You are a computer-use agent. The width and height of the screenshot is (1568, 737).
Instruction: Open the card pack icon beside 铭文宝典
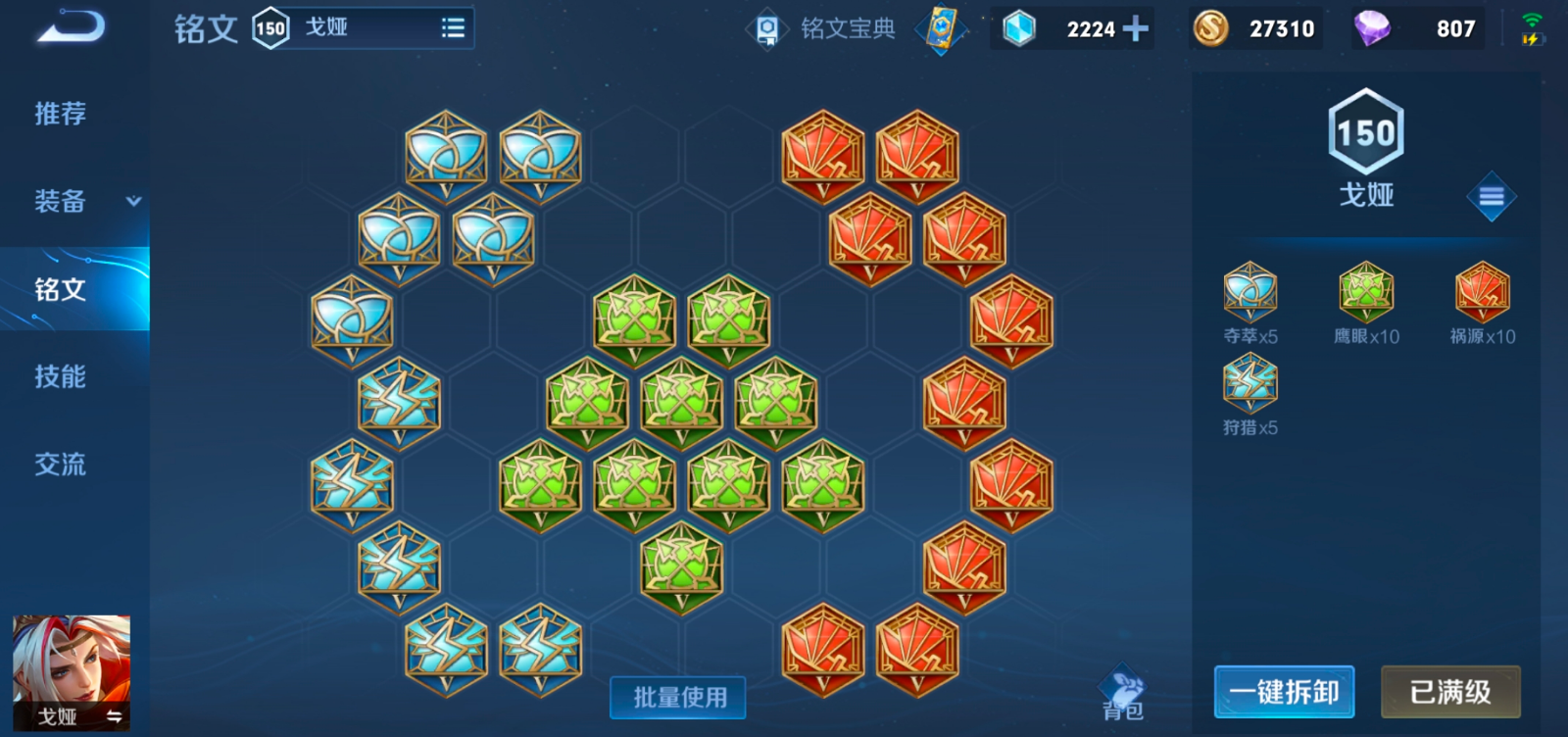(x=941, y=28)
